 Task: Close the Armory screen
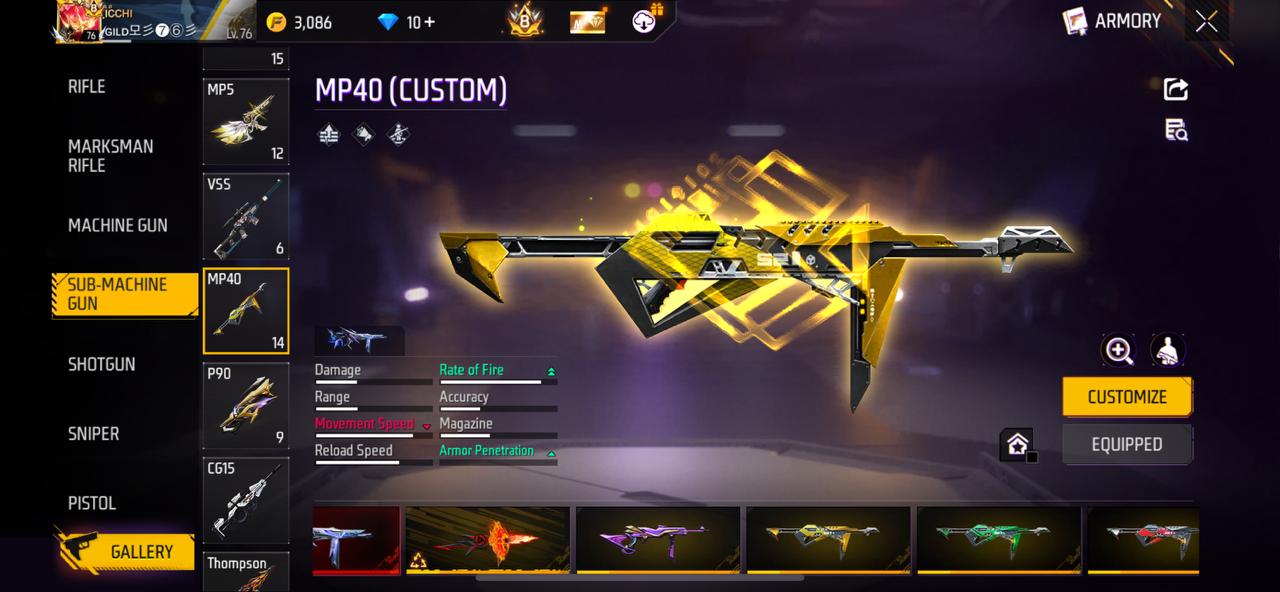click(1206, 22)
